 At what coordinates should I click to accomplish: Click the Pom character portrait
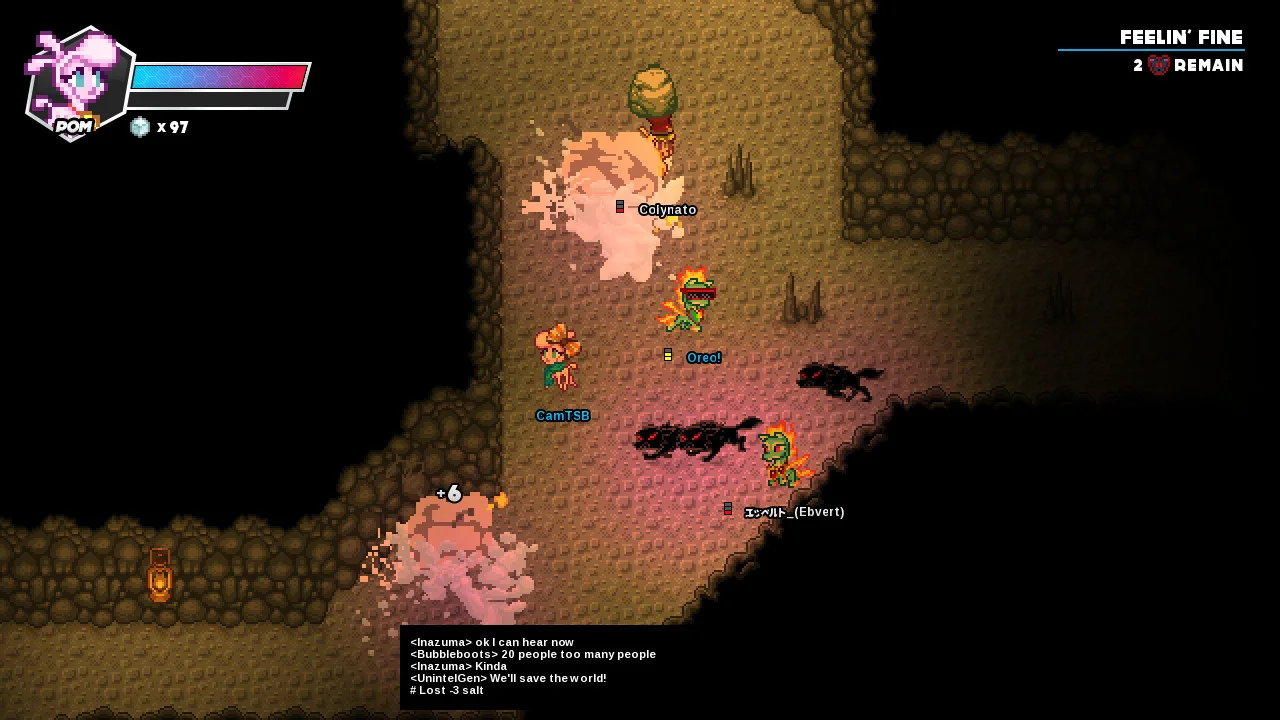(77, 83)
